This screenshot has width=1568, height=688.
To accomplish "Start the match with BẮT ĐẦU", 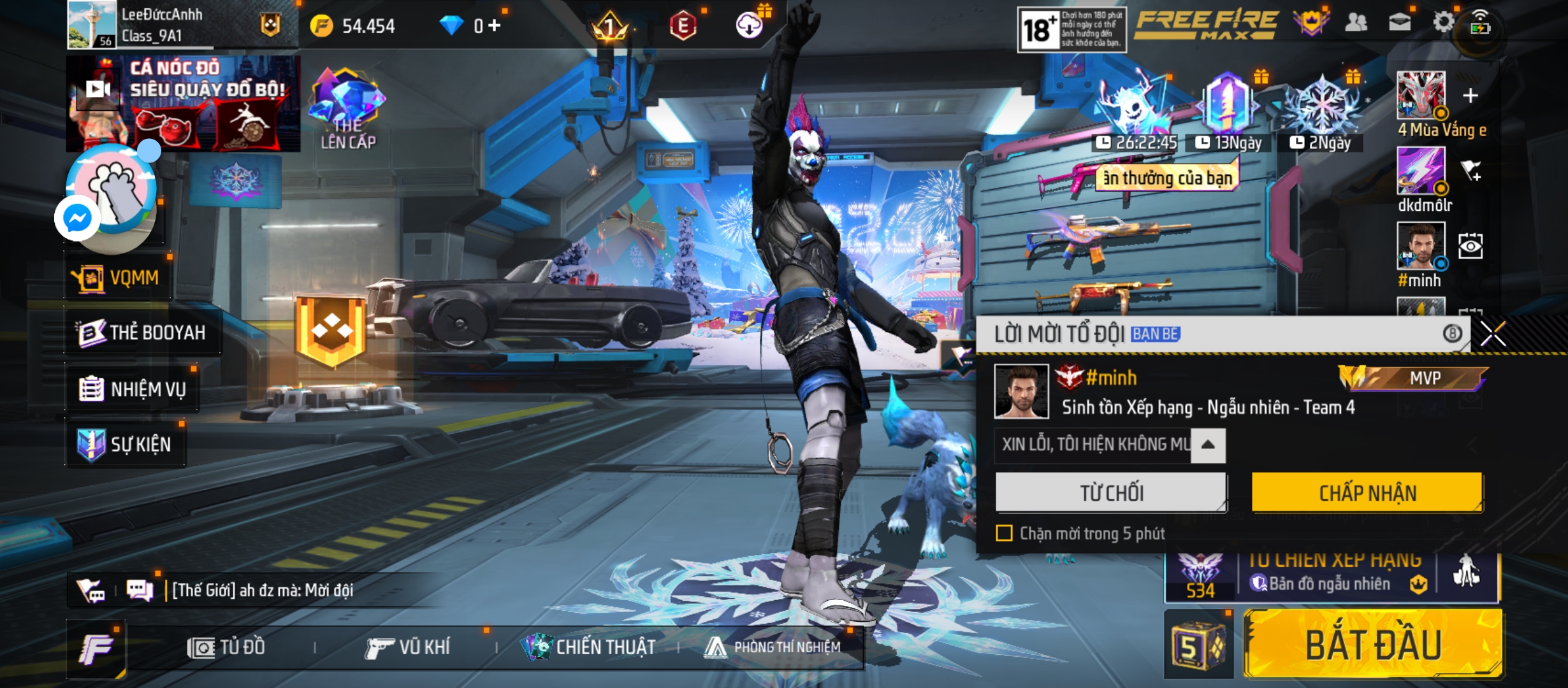I will click(1373, 645).
